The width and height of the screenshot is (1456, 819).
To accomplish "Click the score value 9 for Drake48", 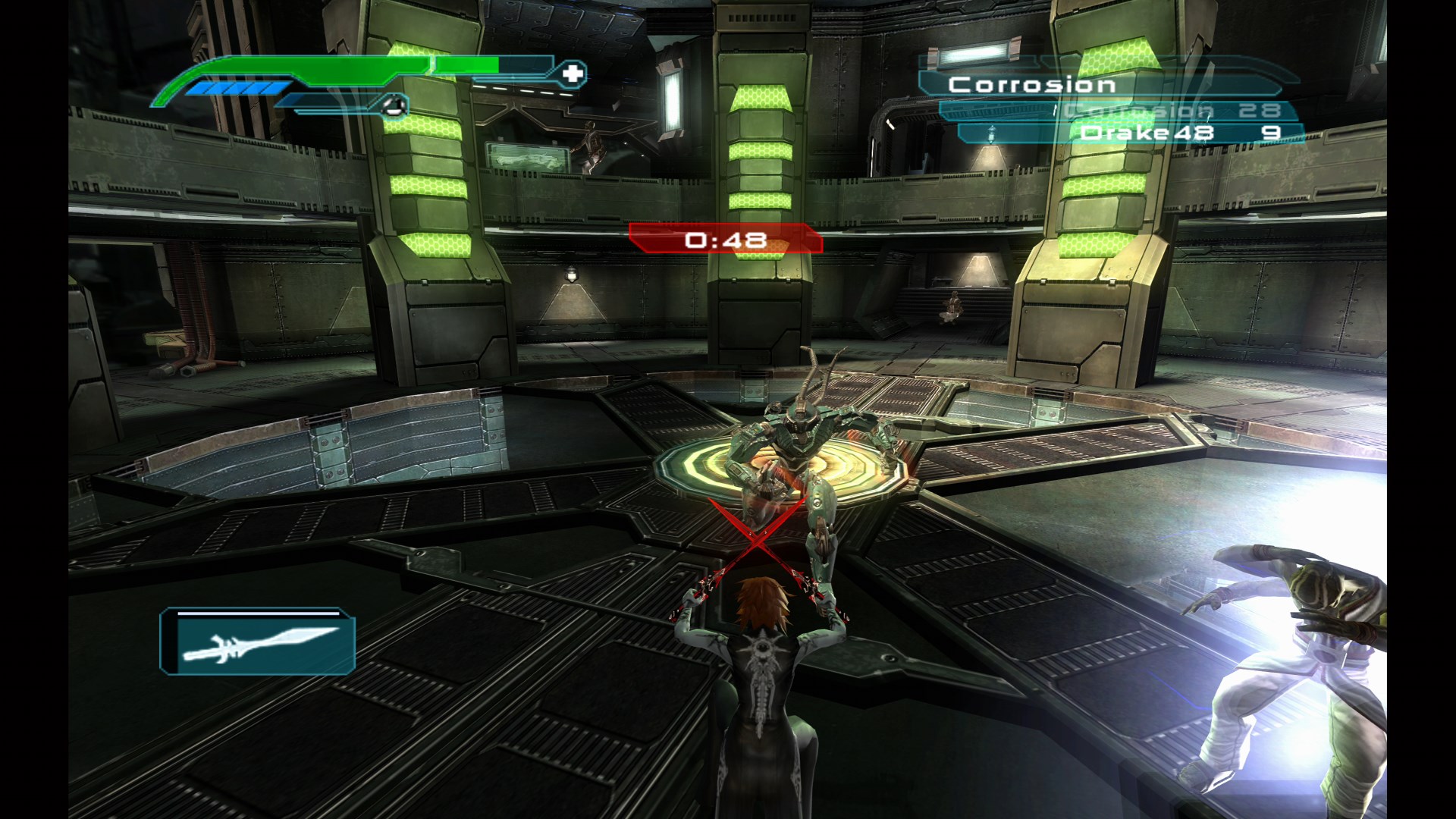I will [1271, 133].
